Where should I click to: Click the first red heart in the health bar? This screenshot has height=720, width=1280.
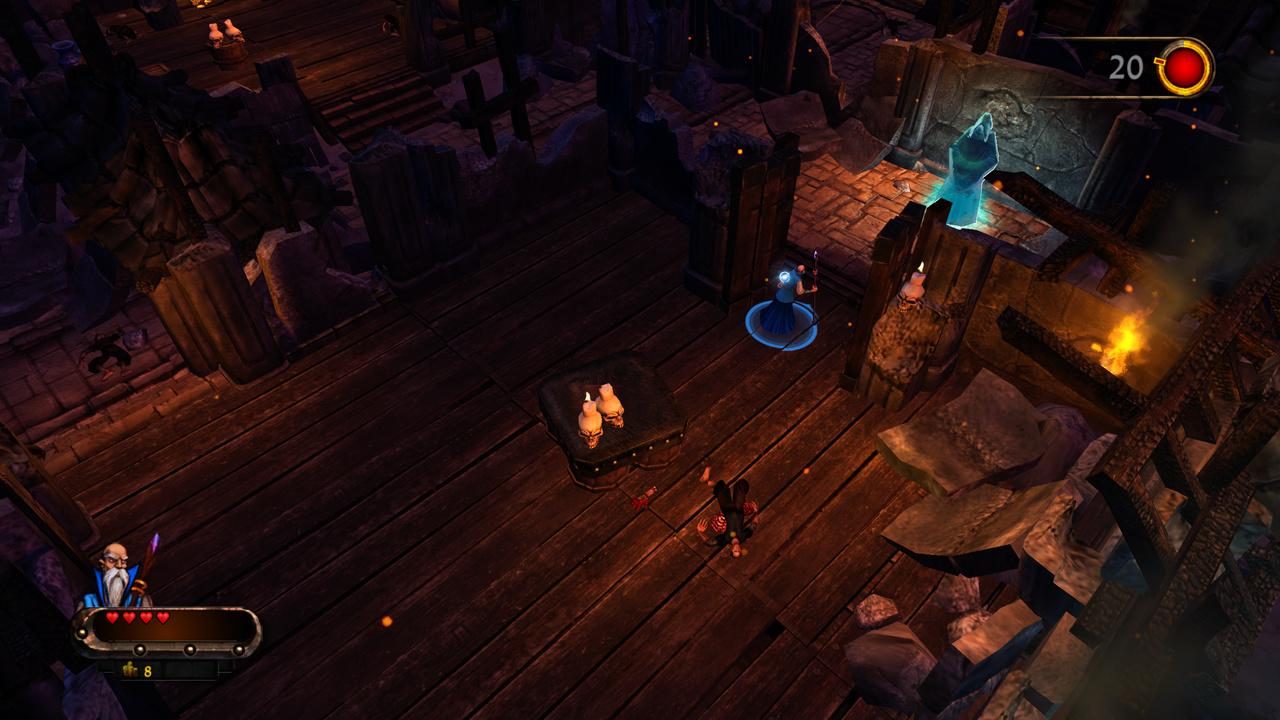(112, 617)
